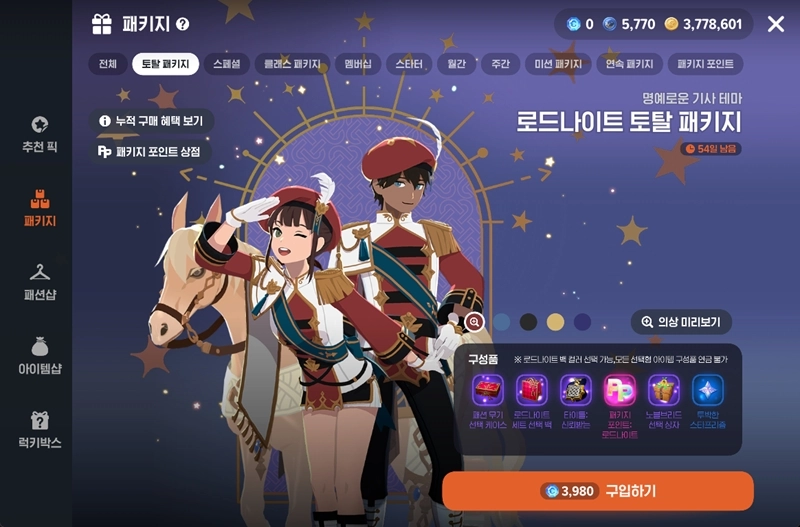Close the package shop with the X
The height and width of the screenshot is (527, 800).
[775, 24]
